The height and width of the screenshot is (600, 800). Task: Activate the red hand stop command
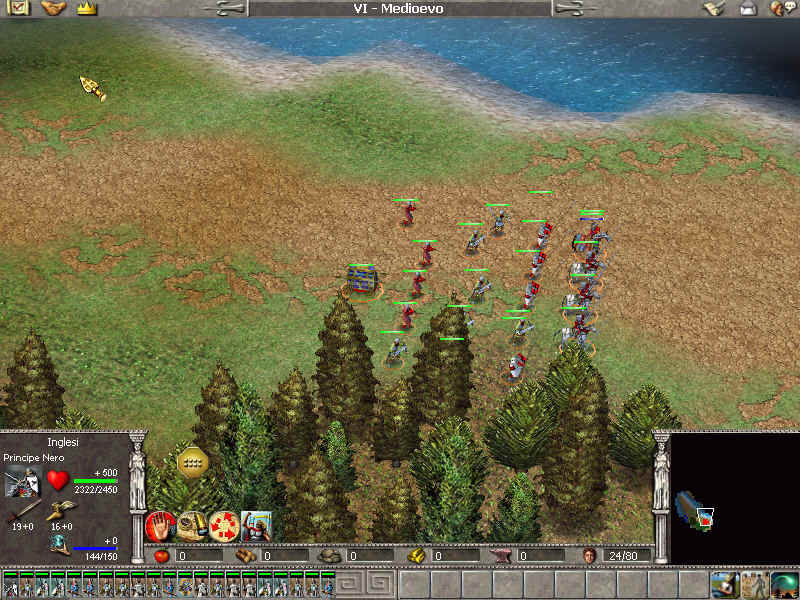click(160, 525)
